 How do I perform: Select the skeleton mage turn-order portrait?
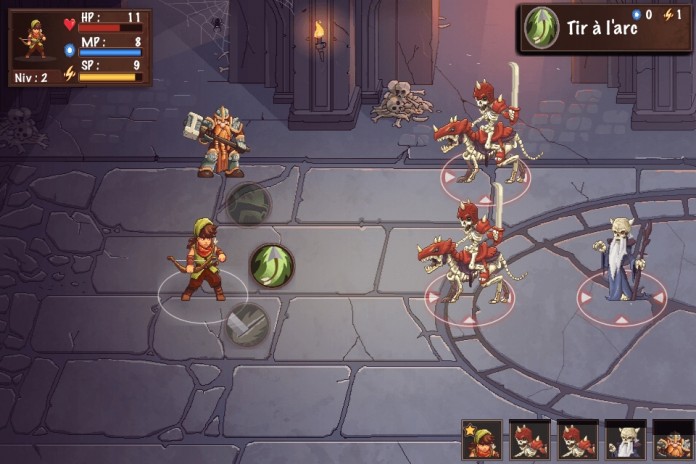tap(624, 440)
